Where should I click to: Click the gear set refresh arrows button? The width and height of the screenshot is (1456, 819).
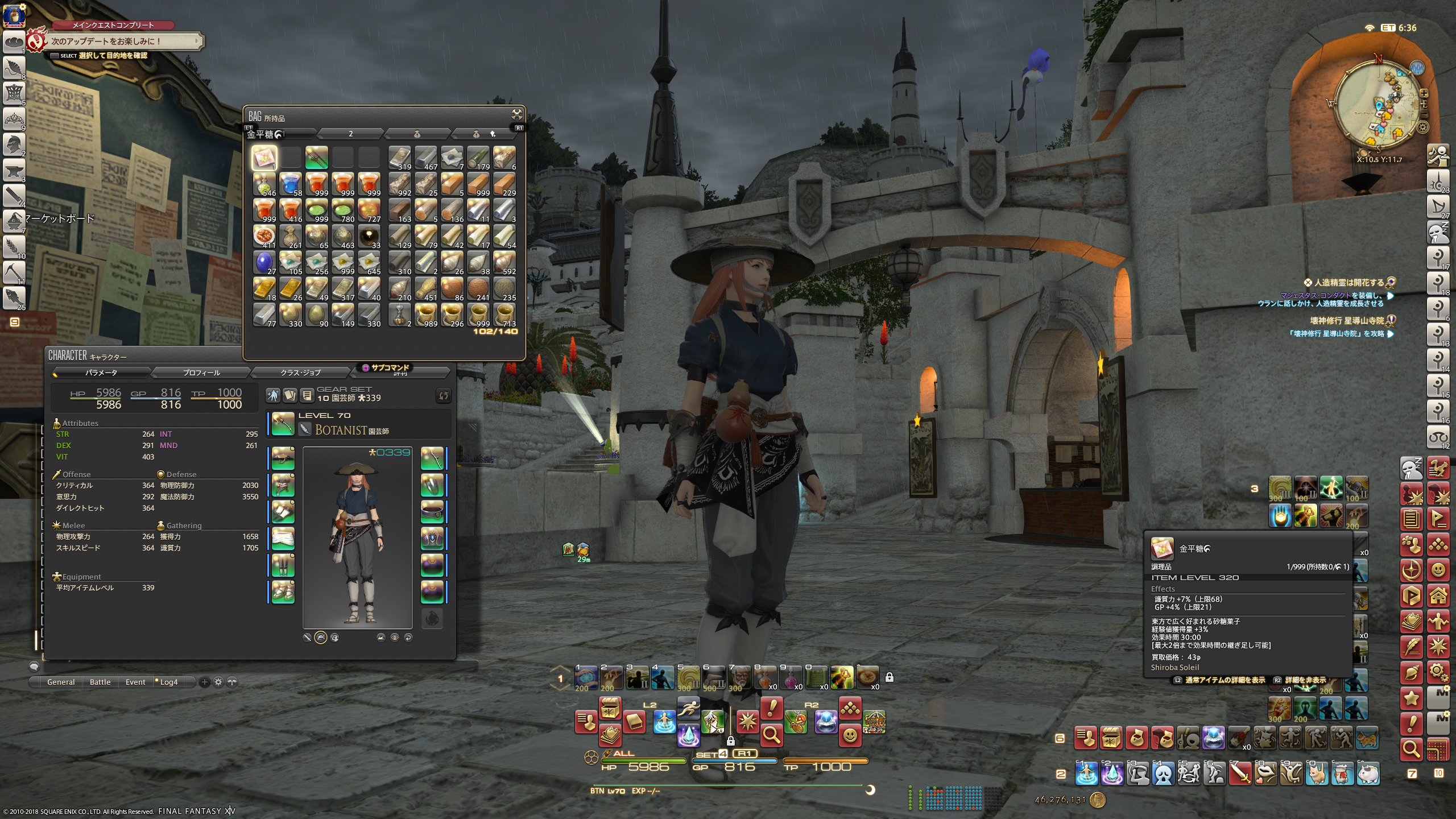pyautogui.click(x=443, y=395)
